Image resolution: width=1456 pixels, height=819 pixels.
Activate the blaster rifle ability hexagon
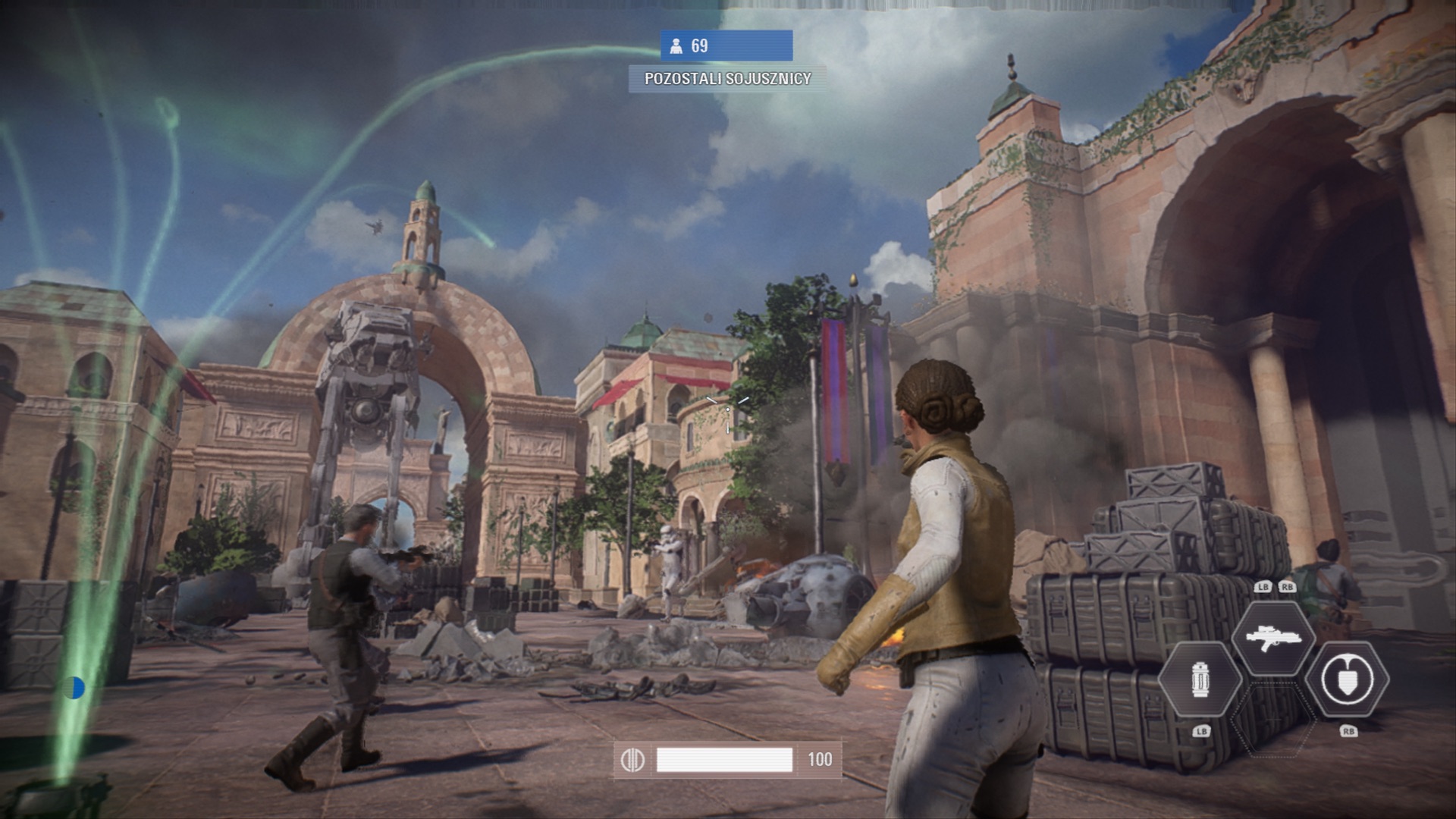(x=1273, y=639)
